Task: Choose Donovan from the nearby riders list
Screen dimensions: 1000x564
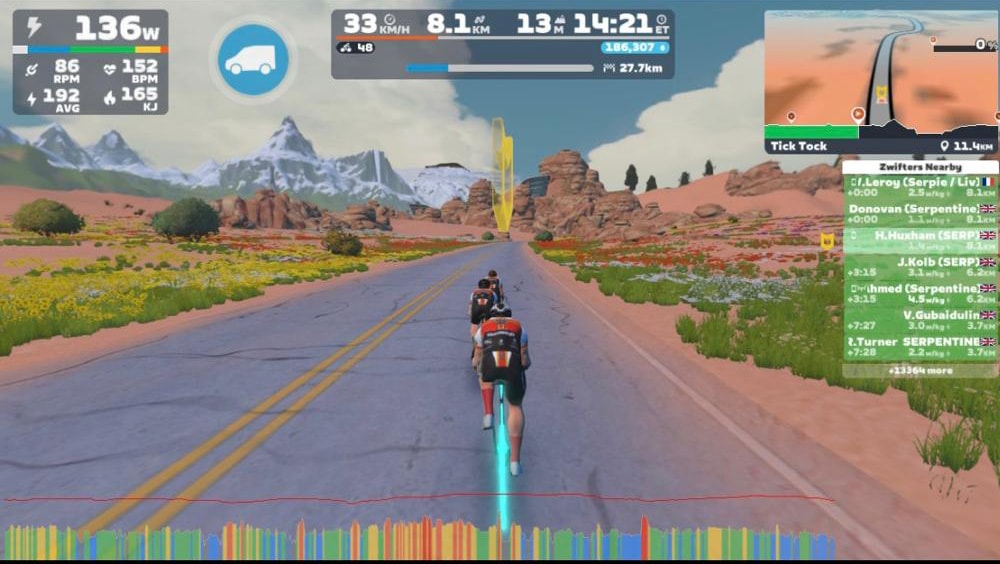Action: [x=920, y=213]
